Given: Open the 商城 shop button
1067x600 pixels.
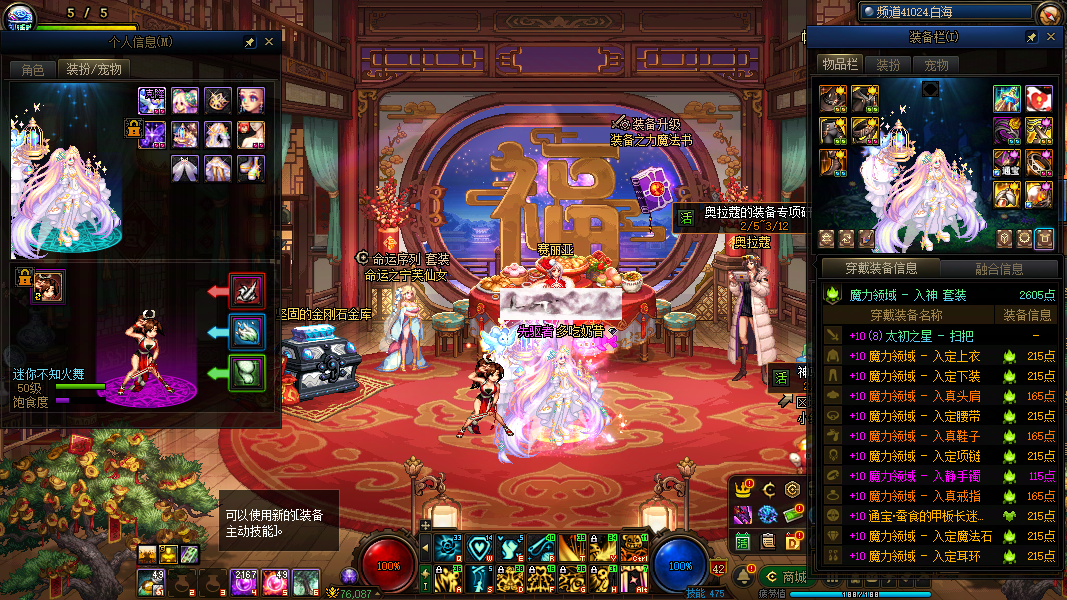Looking at the screenshot, I should 785,577.
